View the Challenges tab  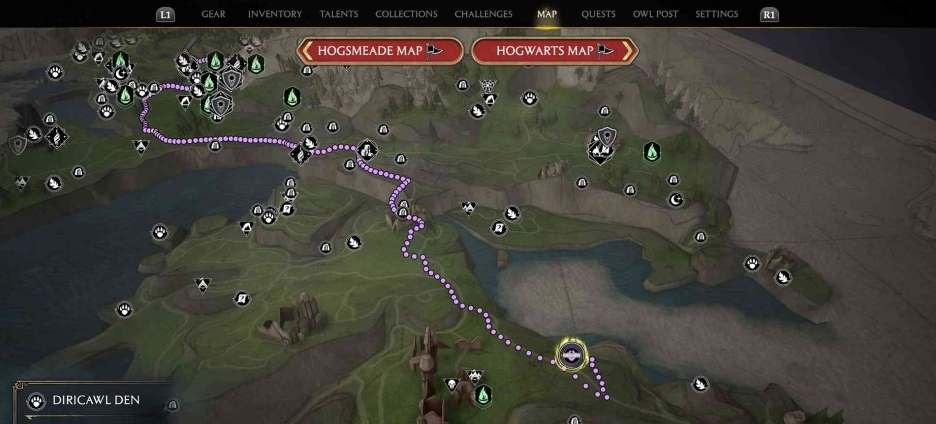coord(483,14)
